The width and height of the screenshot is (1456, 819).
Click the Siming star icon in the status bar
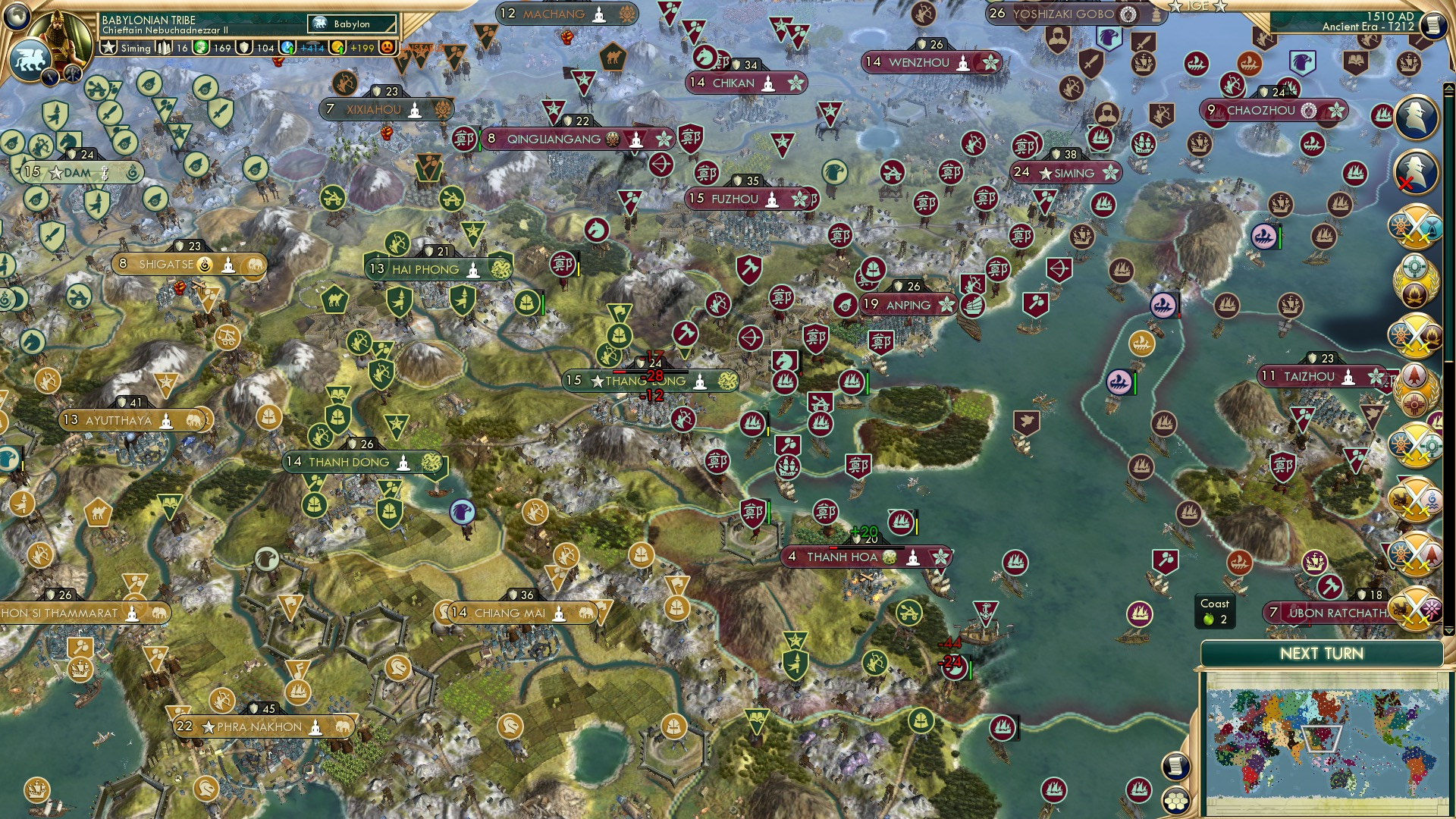[108, 47]
